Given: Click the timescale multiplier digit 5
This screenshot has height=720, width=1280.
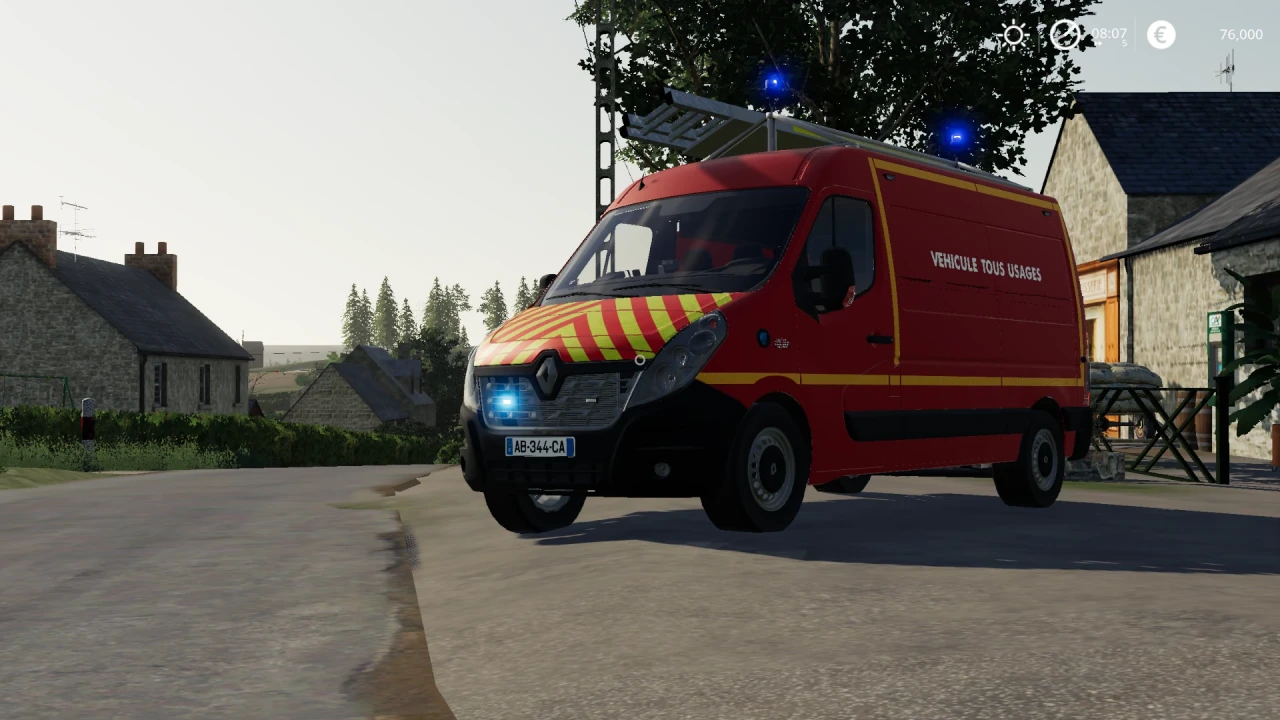Looking at the screenshot, I should coord(1124,43).
